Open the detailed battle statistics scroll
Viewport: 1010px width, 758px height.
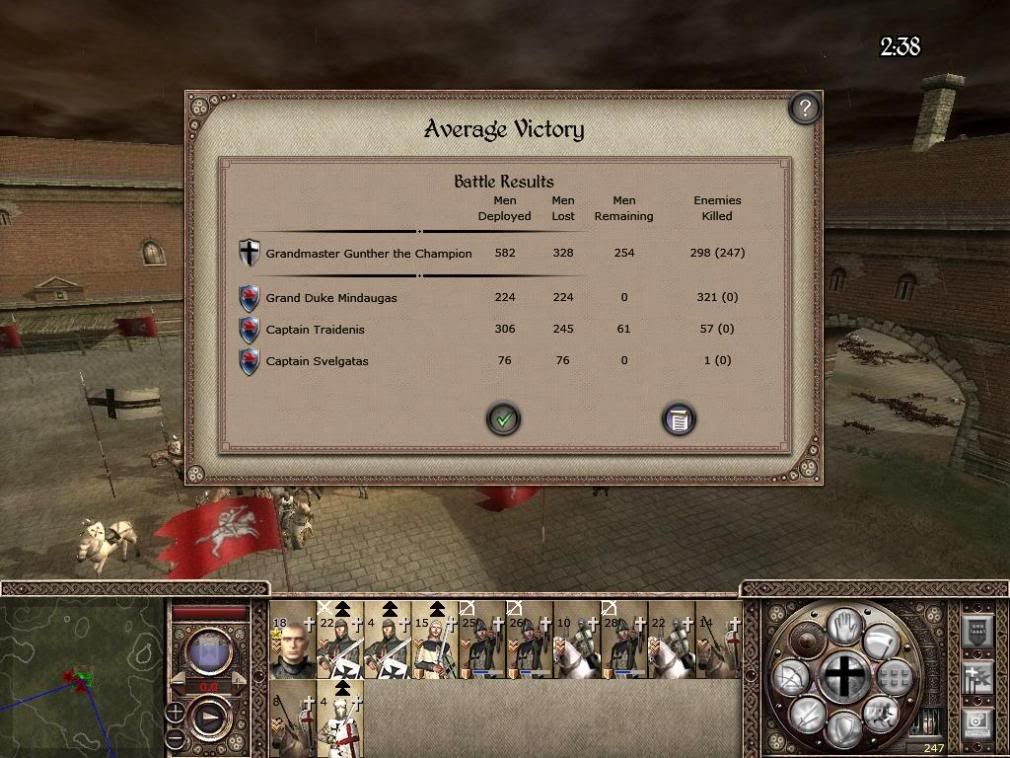click(678, 420)
